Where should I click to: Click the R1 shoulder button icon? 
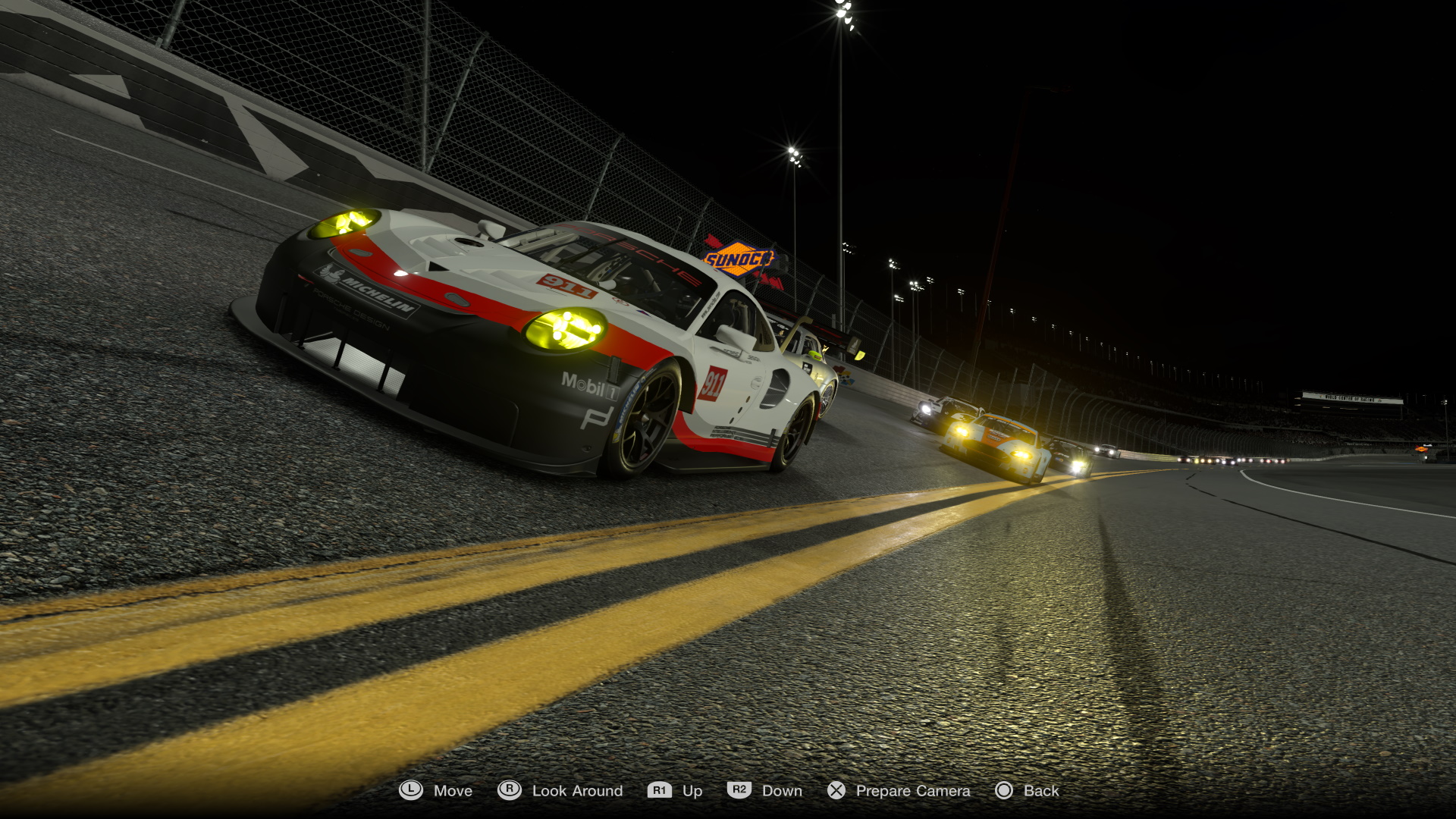click(659, 790)
